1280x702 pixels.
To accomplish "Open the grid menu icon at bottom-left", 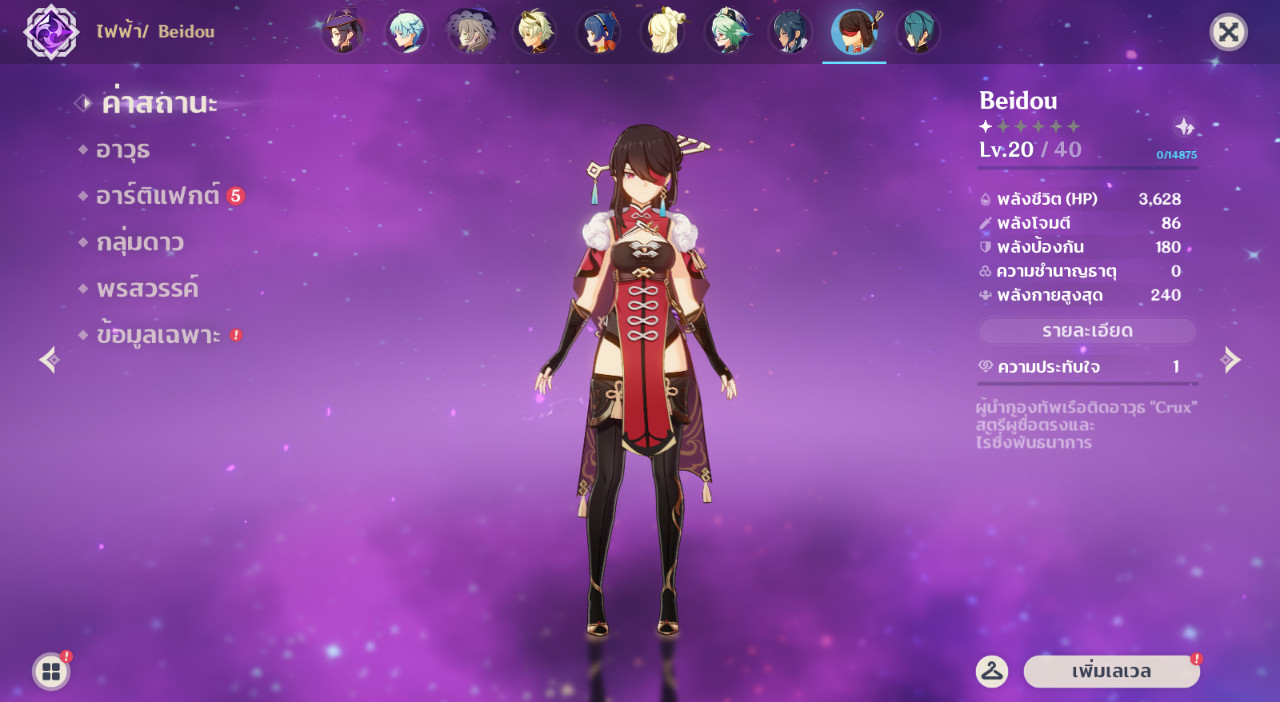I will (51, 671).
